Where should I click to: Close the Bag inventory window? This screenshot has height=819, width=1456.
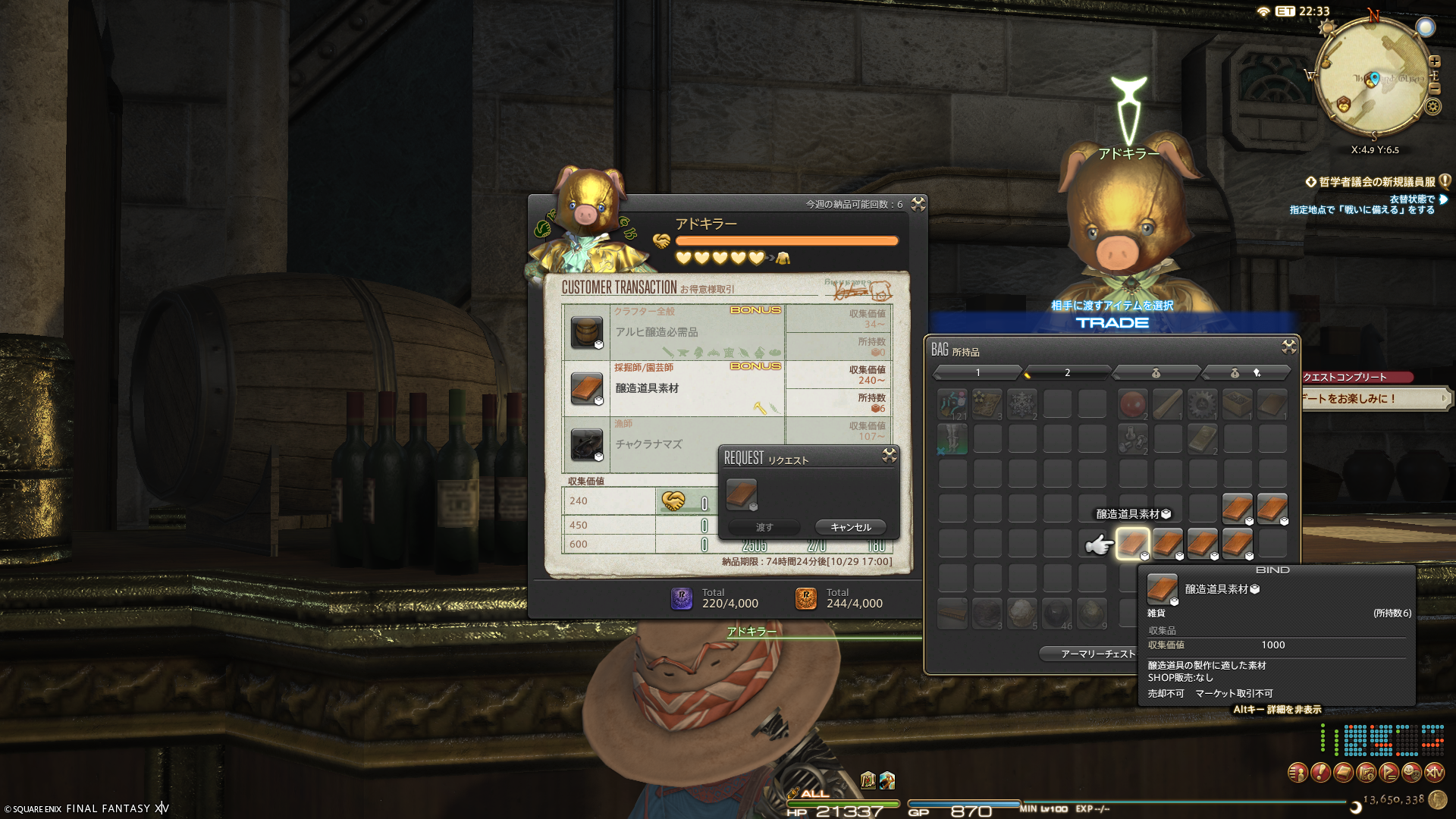pyautogui.click(x=1288, y=347)
